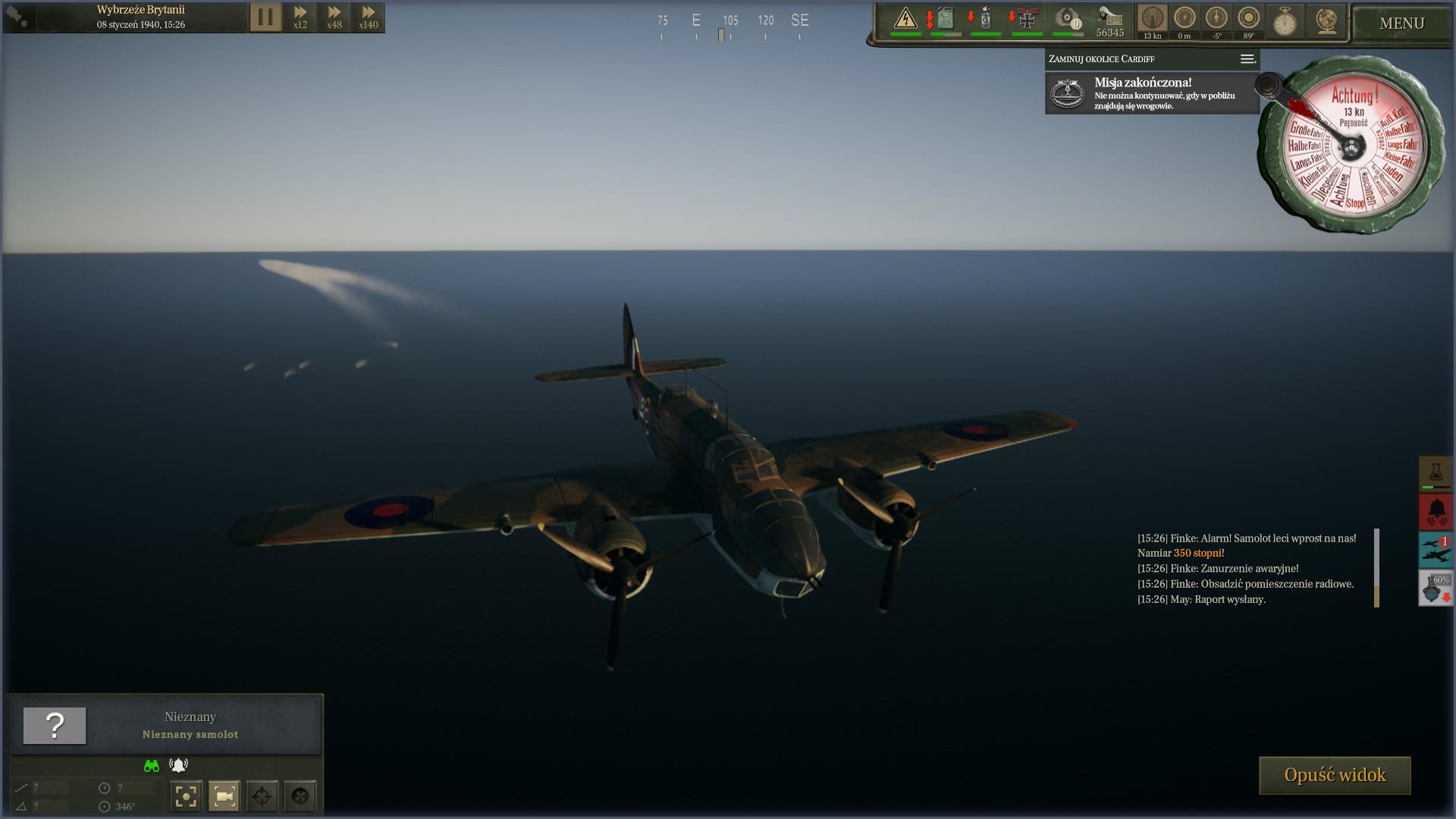Open the globe world map icon
1456x819 pixels.
[x=1326, y=21]
